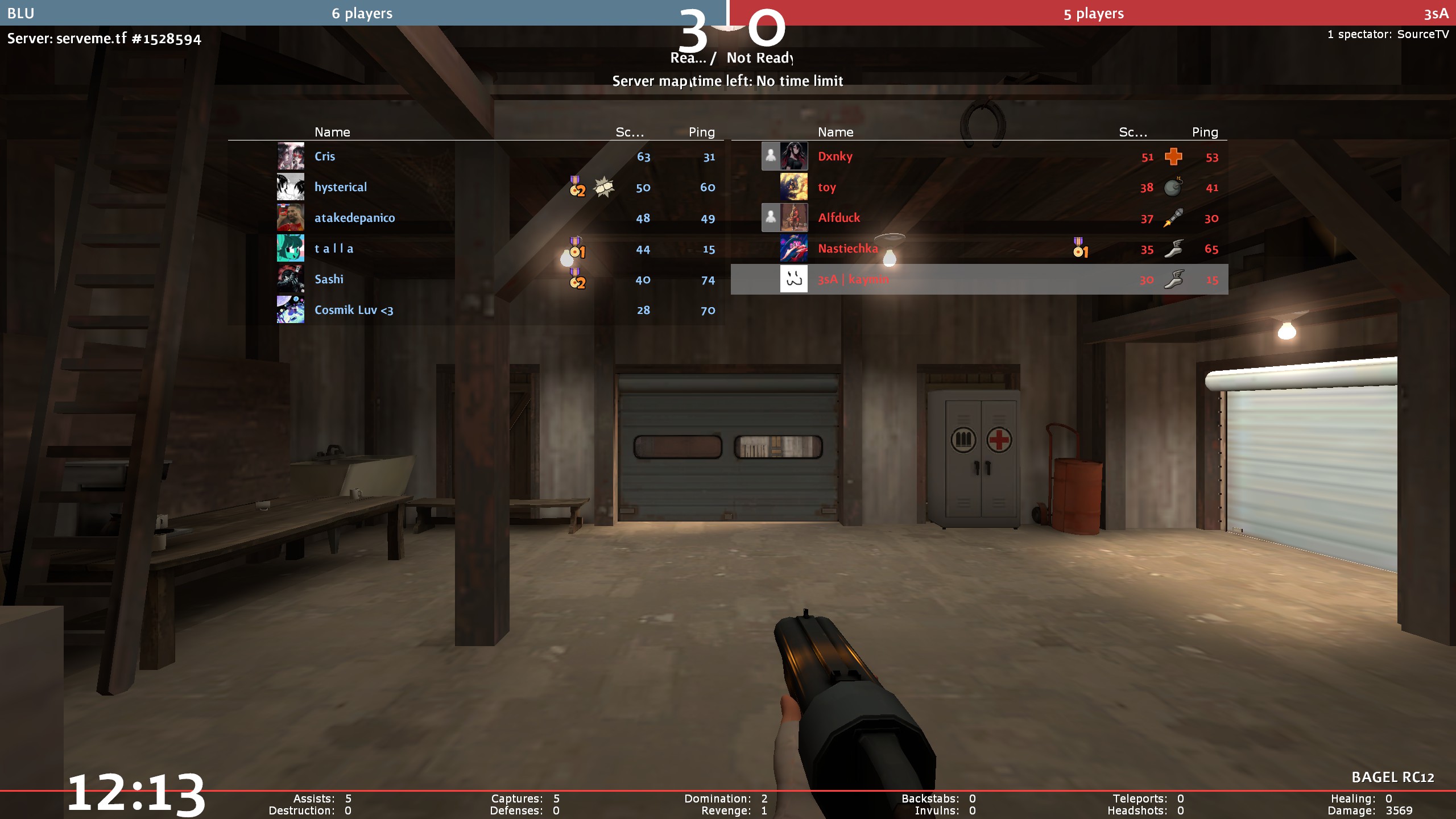Viewport: 1456px width, 819px height.
Task: Click the Nastiechka player row
Action: (x=847, y=249)
